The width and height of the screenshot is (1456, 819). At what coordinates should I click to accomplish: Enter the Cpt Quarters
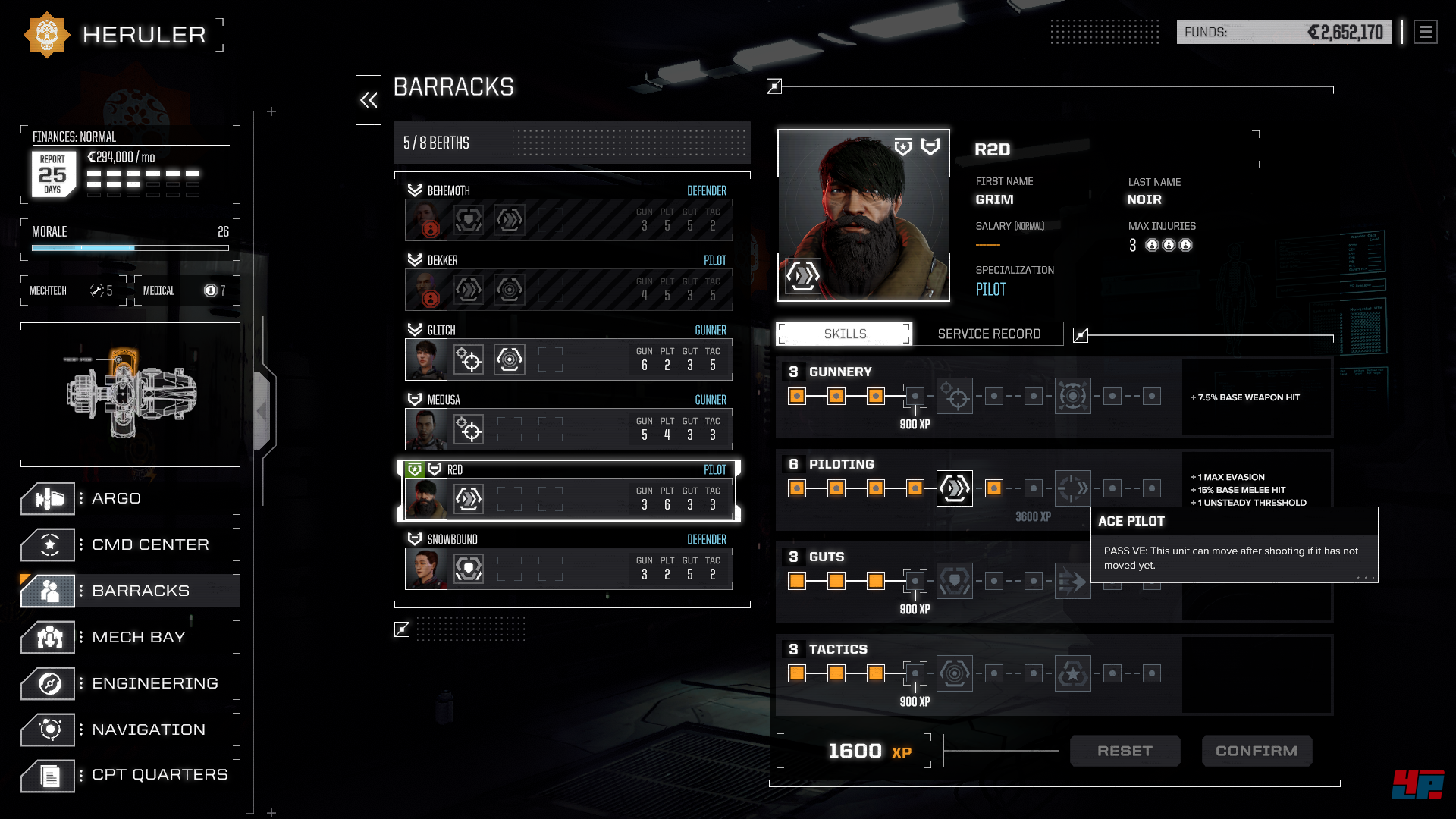tap(129, 776)
